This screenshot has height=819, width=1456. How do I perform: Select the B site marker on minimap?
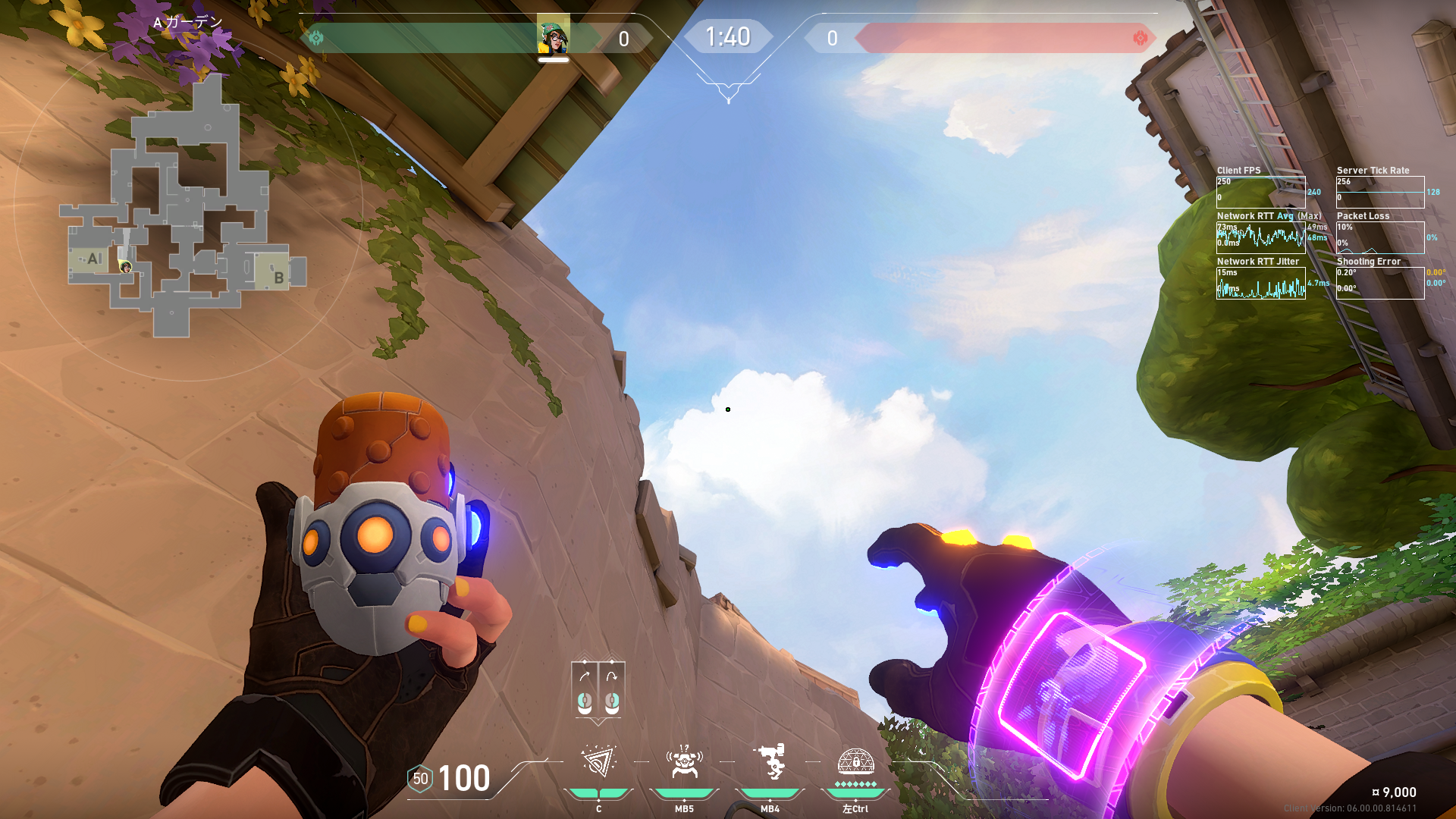tap(278, 278)
